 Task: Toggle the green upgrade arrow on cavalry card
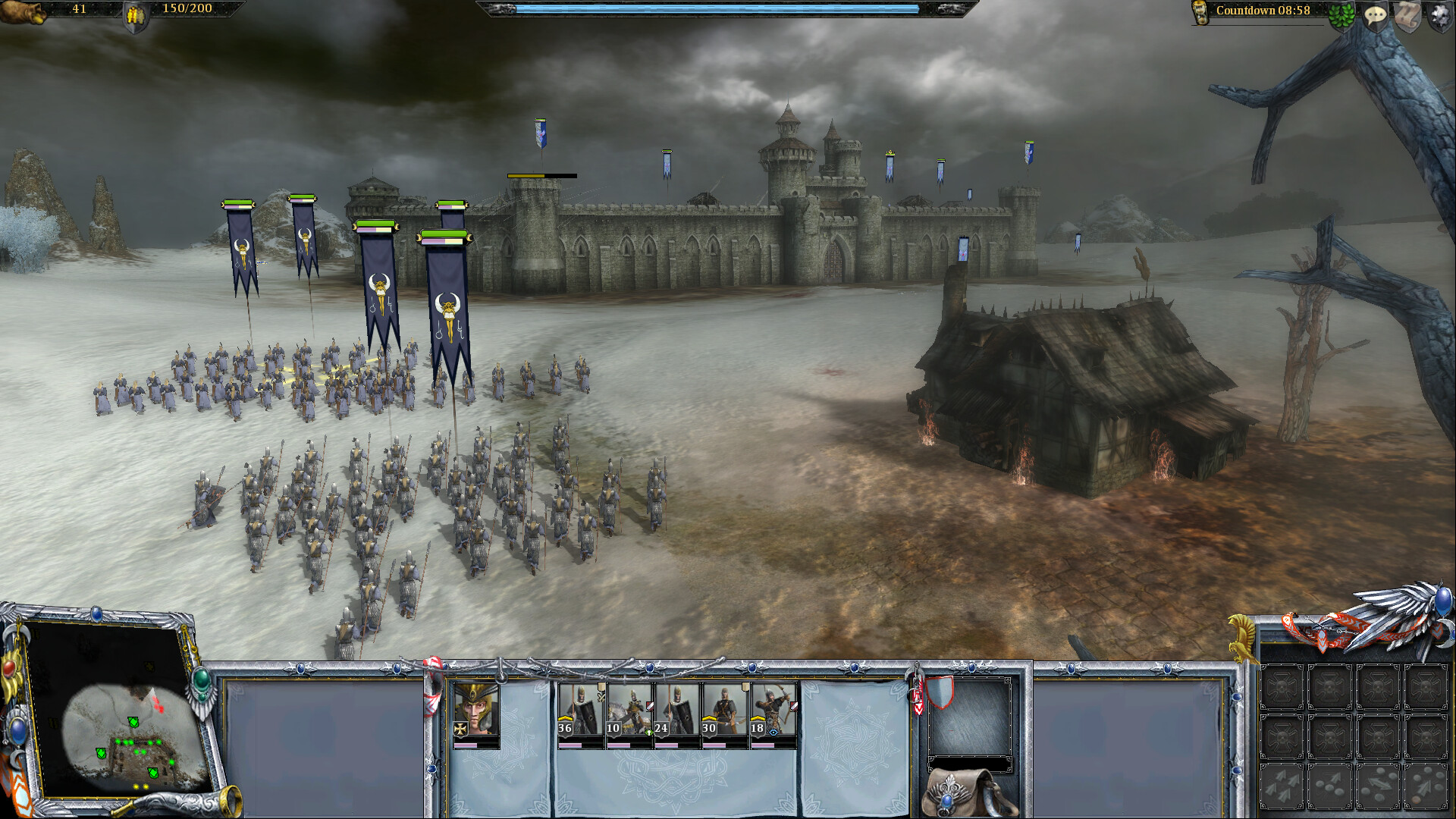pos(649,732)
